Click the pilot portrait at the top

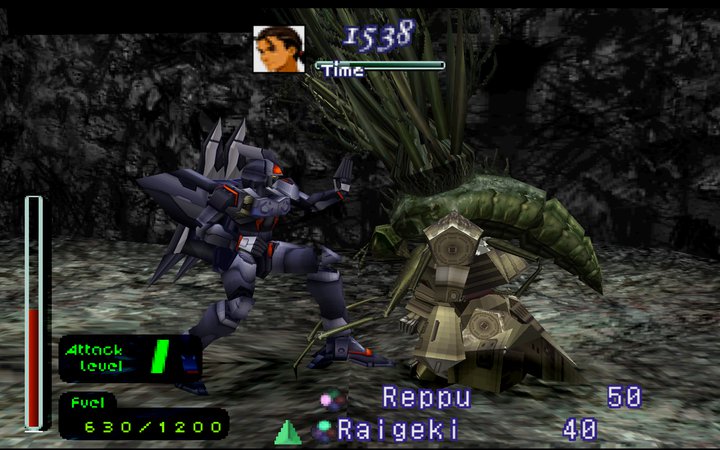(279, 49)
